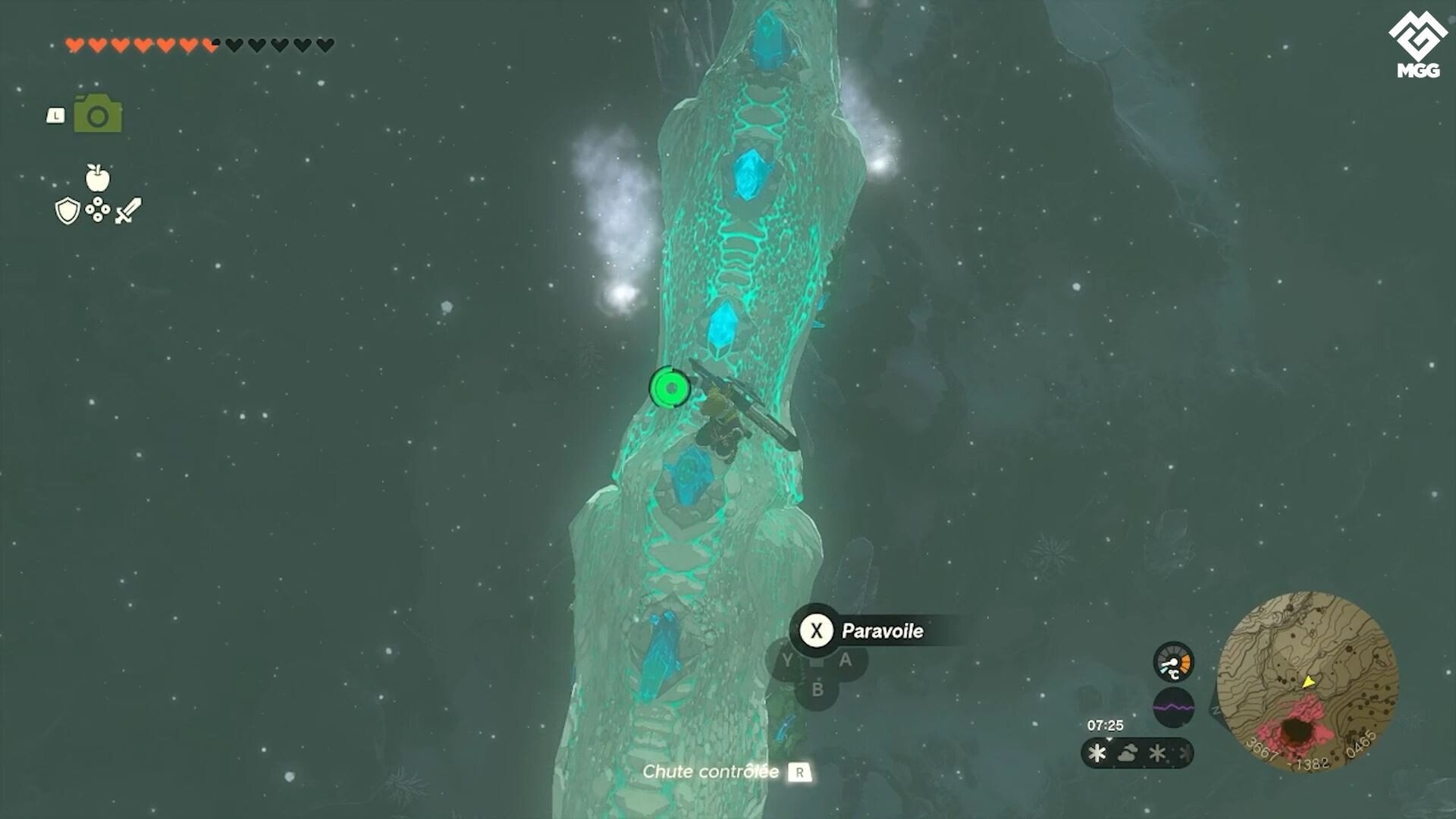Choose the shield equipment icon

(x=67, y=211)
